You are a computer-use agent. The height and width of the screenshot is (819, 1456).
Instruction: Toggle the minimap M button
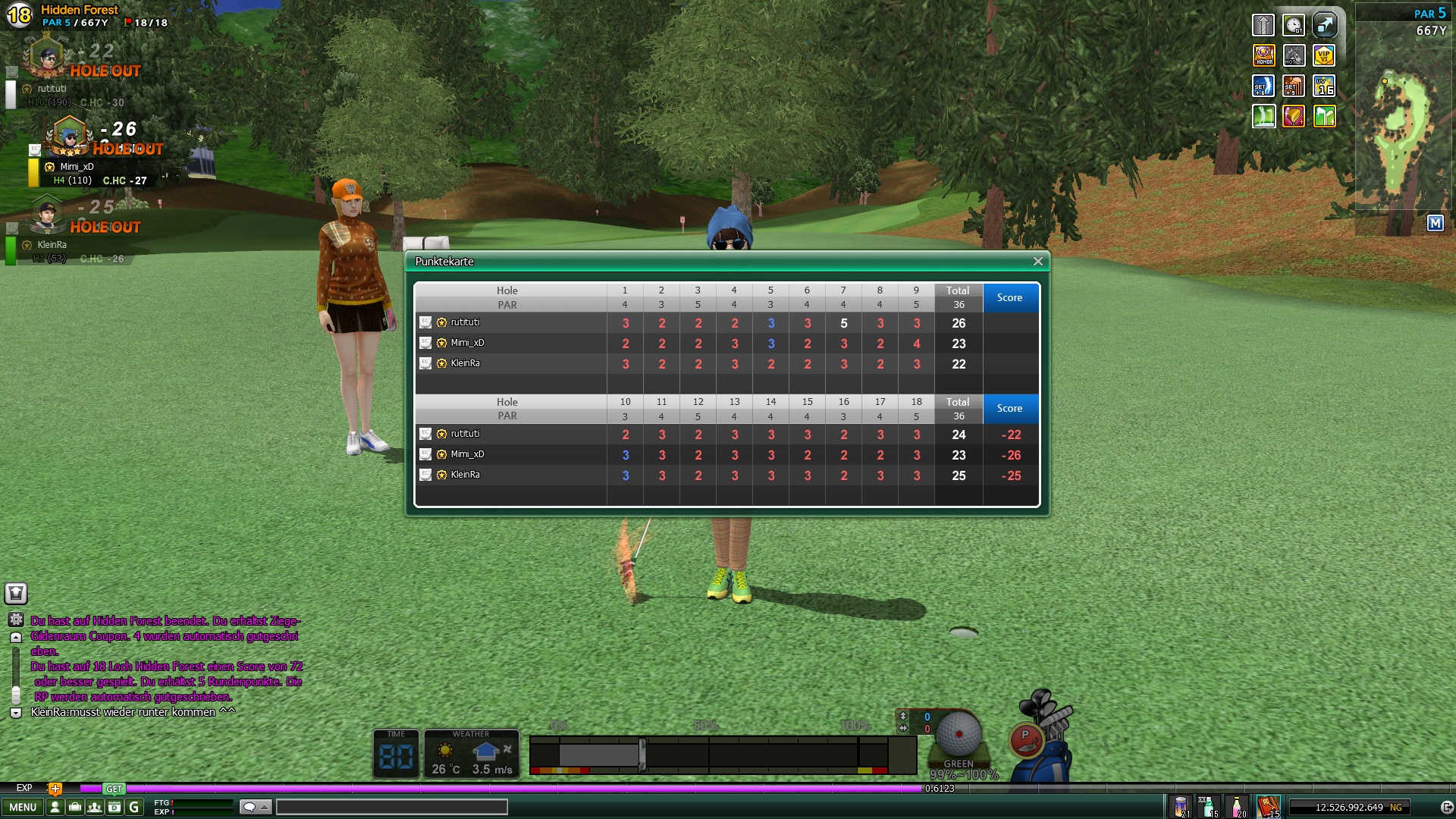click(1435, 223)
